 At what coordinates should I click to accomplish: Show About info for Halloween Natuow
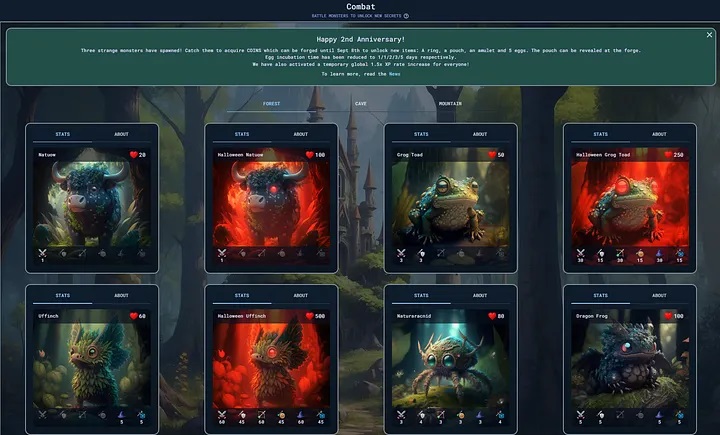point(300,134)
